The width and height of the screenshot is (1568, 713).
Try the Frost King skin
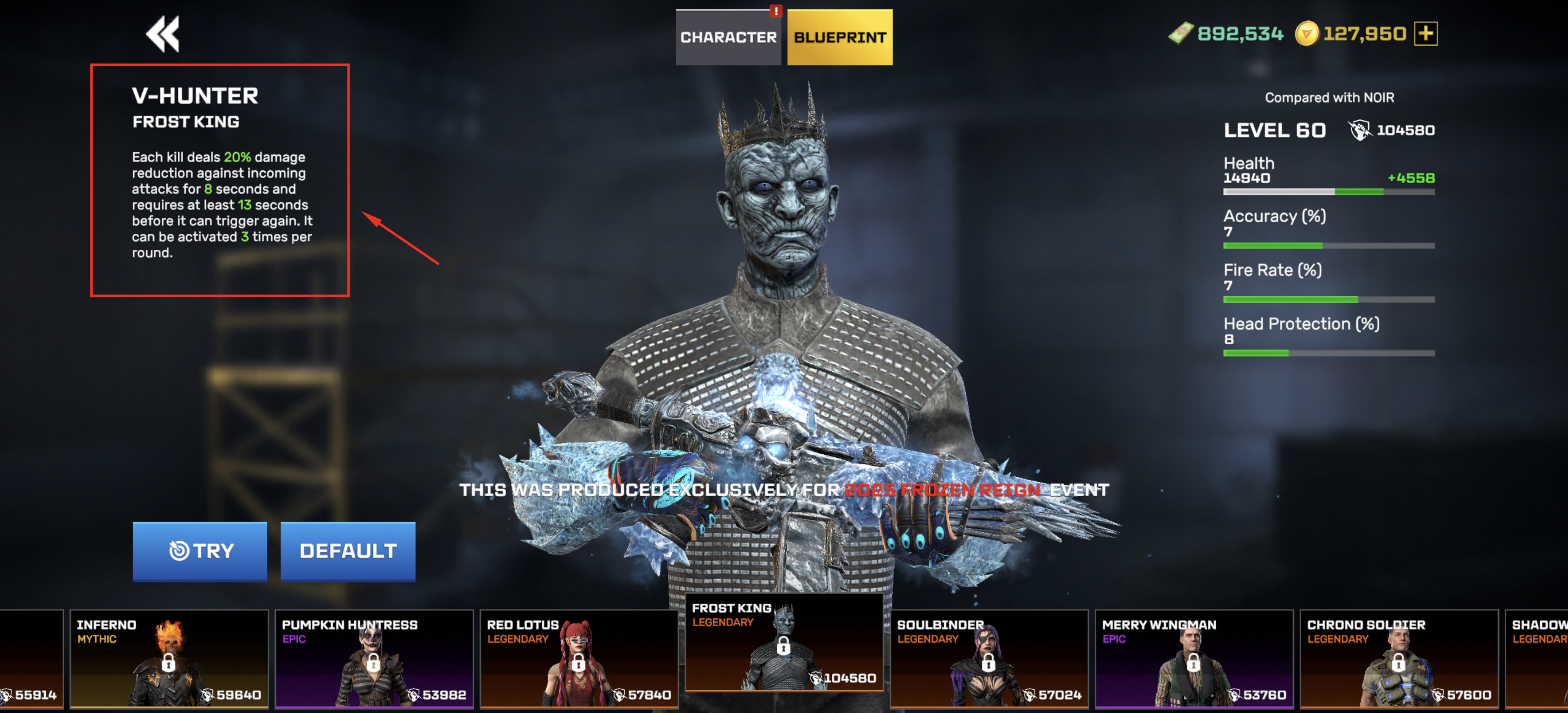point(200,551)
